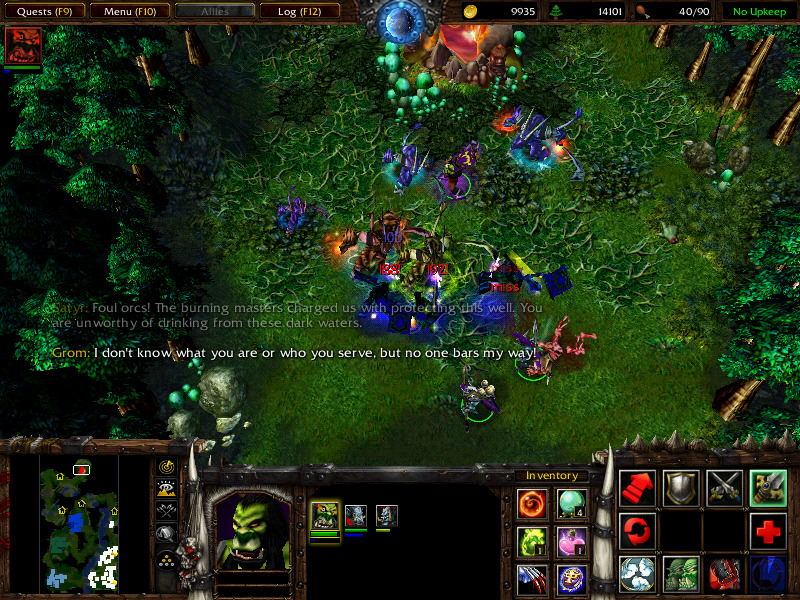Select the Grom unit in selection group
Viewport: 800px width, 600px height.
[x=325, y=516]
